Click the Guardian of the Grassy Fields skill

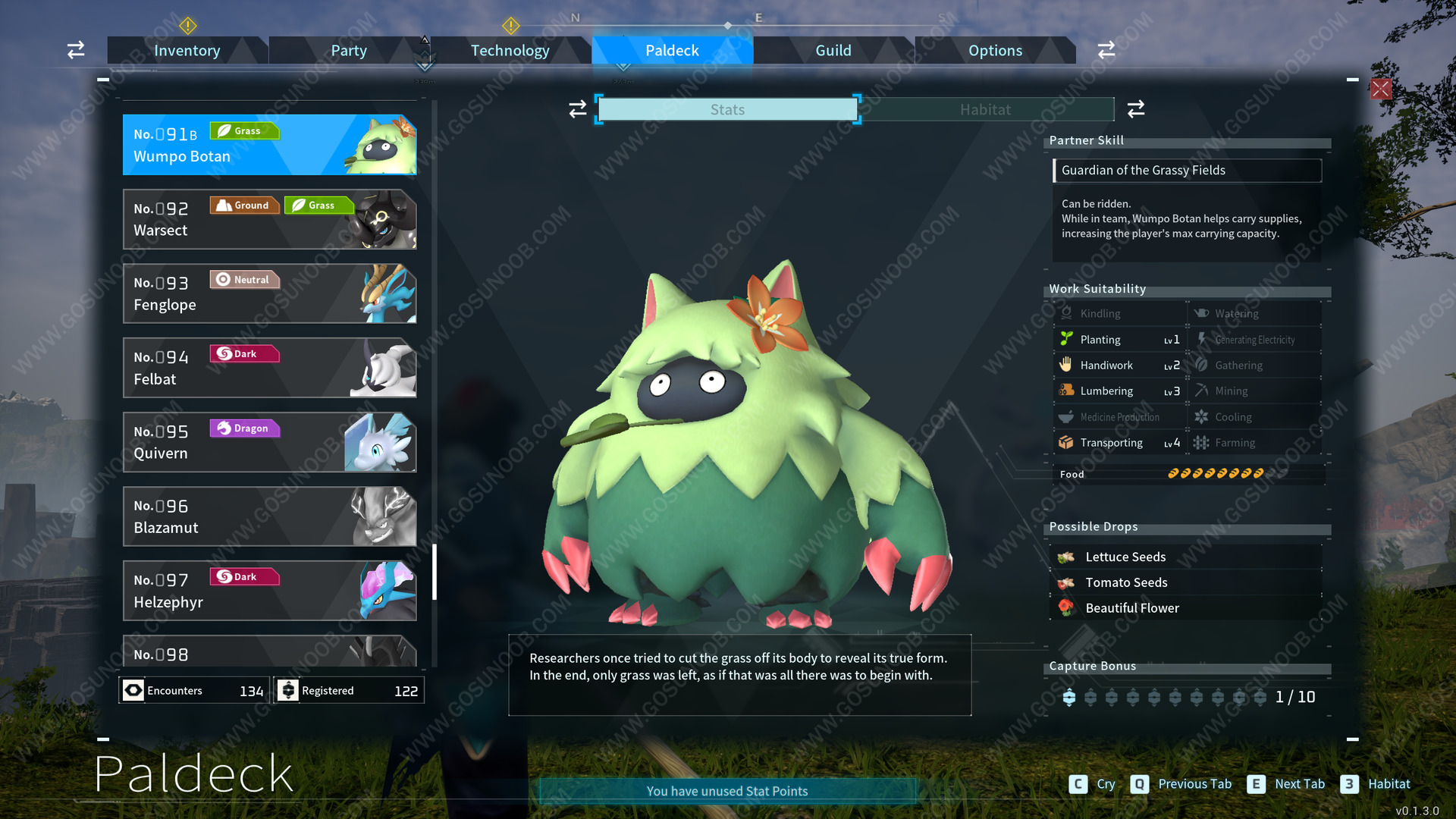point(1187,171)
